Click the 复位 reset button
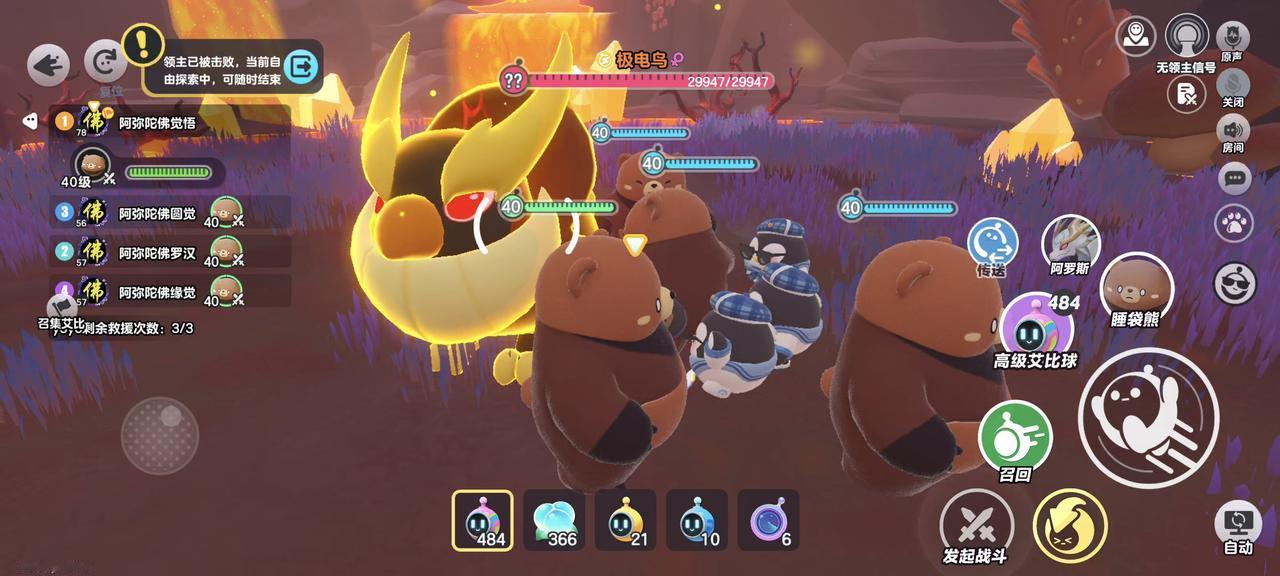Screen dimensions: 1280x576 tap(104, 62)
